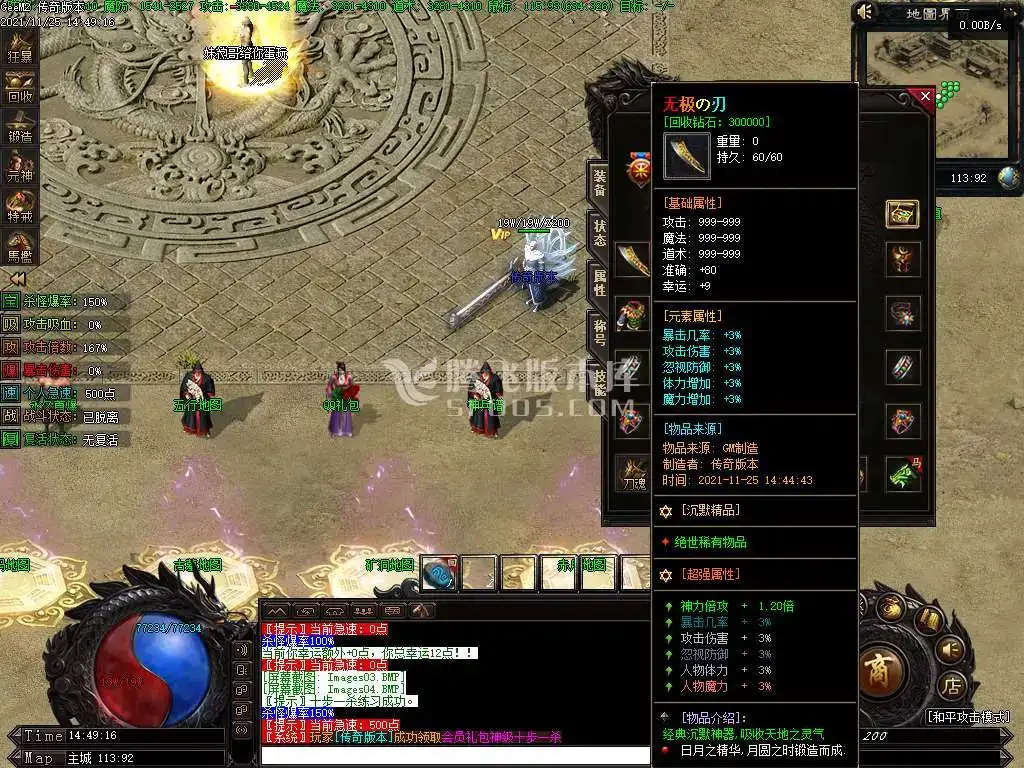This screenshot has height=768, width=1024.
Task: Switch to the 状态 (Status) tab
Action: tap(599, 233)
